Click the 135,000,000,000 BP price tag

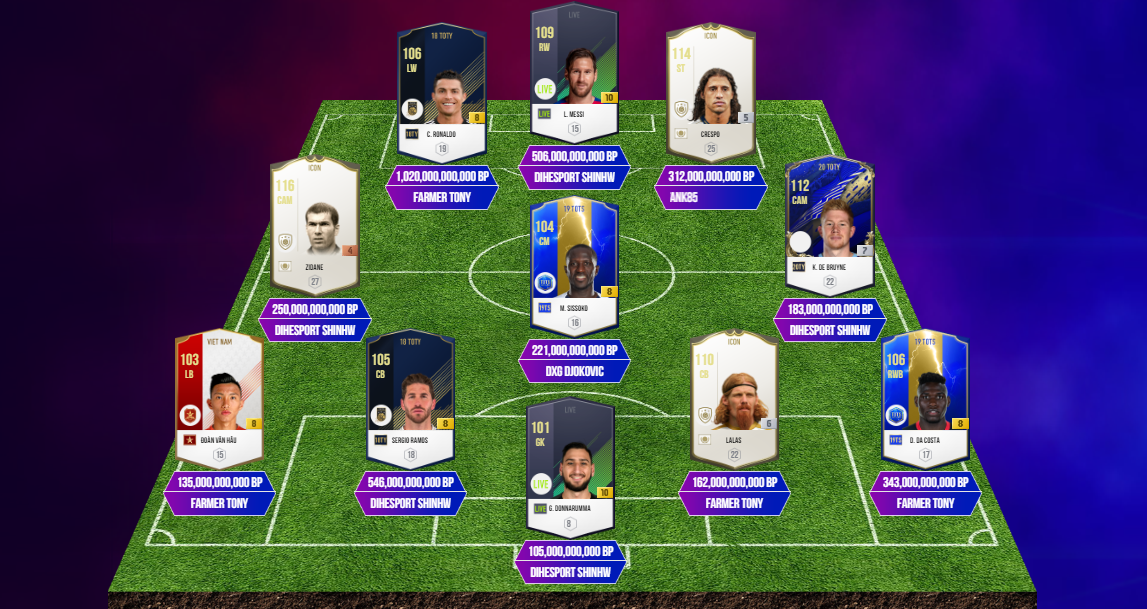[x=219, y=482]
